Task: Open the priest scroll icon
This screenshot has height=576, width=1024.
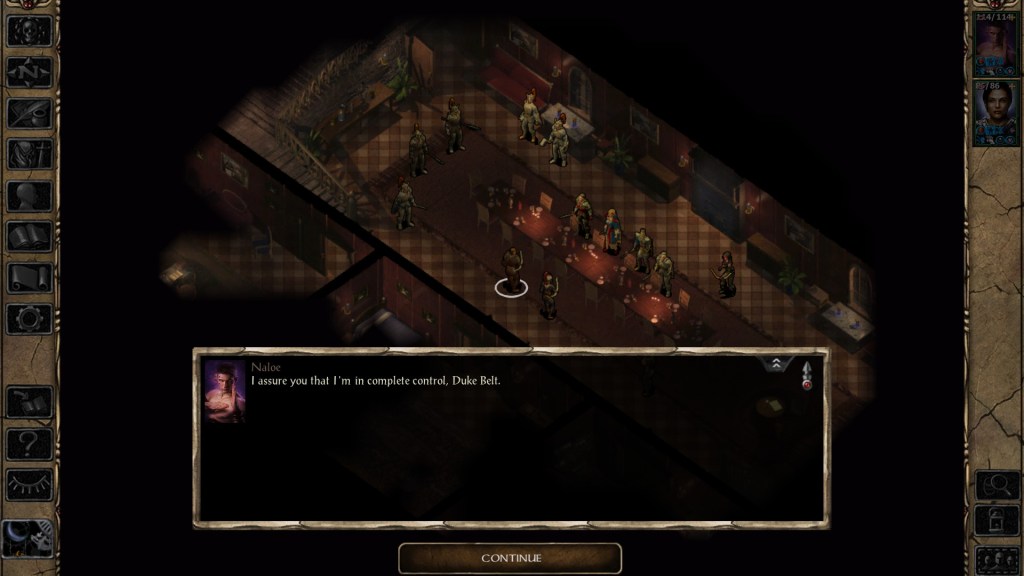Action: tap(29, 277)
